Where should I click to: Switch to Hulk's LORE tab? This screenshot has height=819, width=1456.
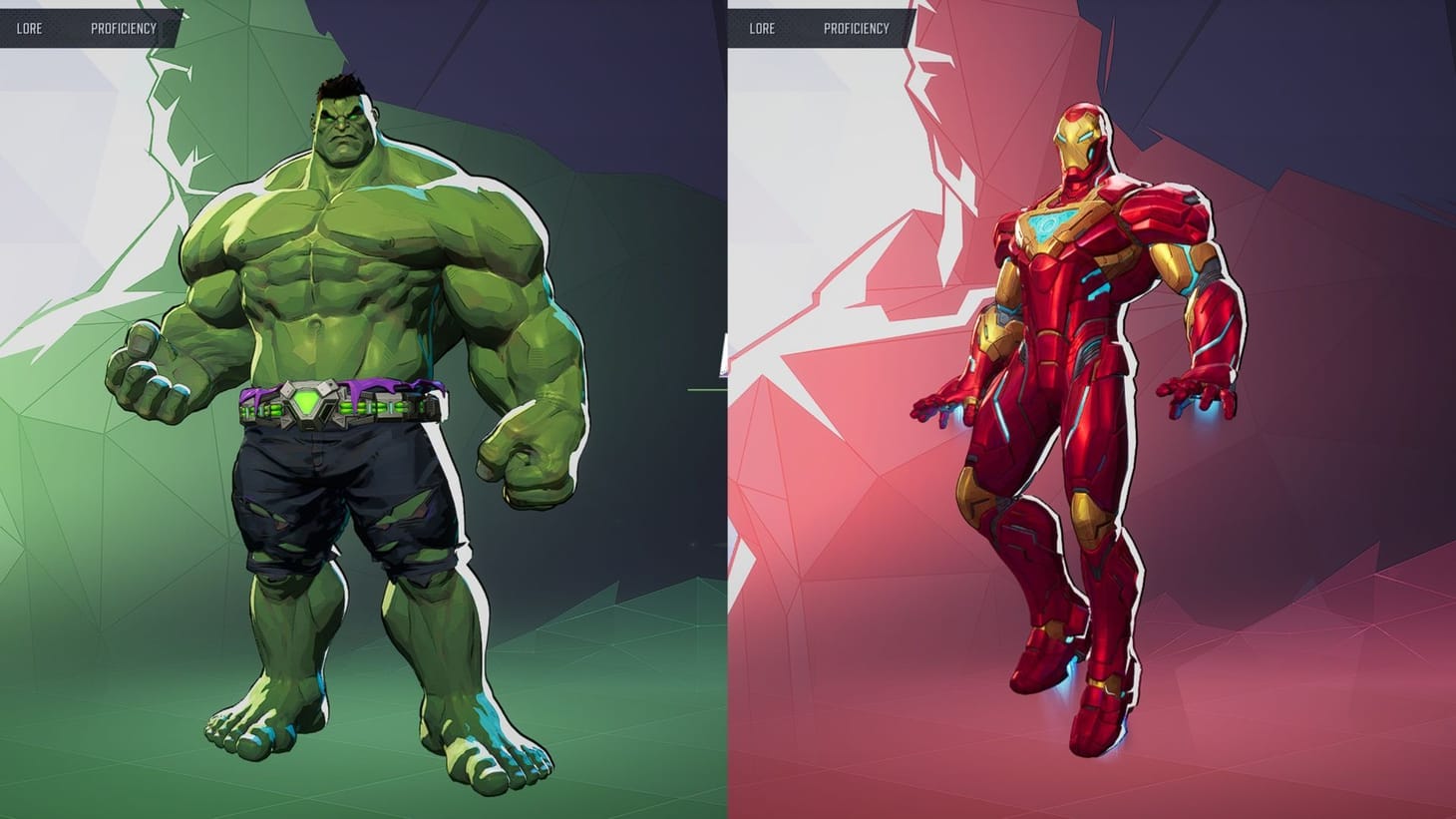click(x=30, y=28)
